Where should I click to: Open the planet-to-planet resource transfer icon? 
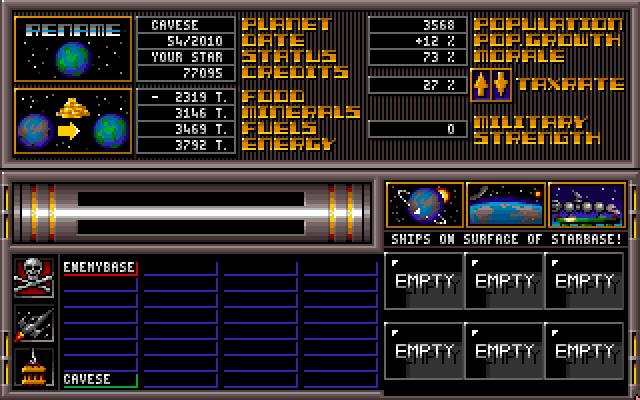[72, 121]
